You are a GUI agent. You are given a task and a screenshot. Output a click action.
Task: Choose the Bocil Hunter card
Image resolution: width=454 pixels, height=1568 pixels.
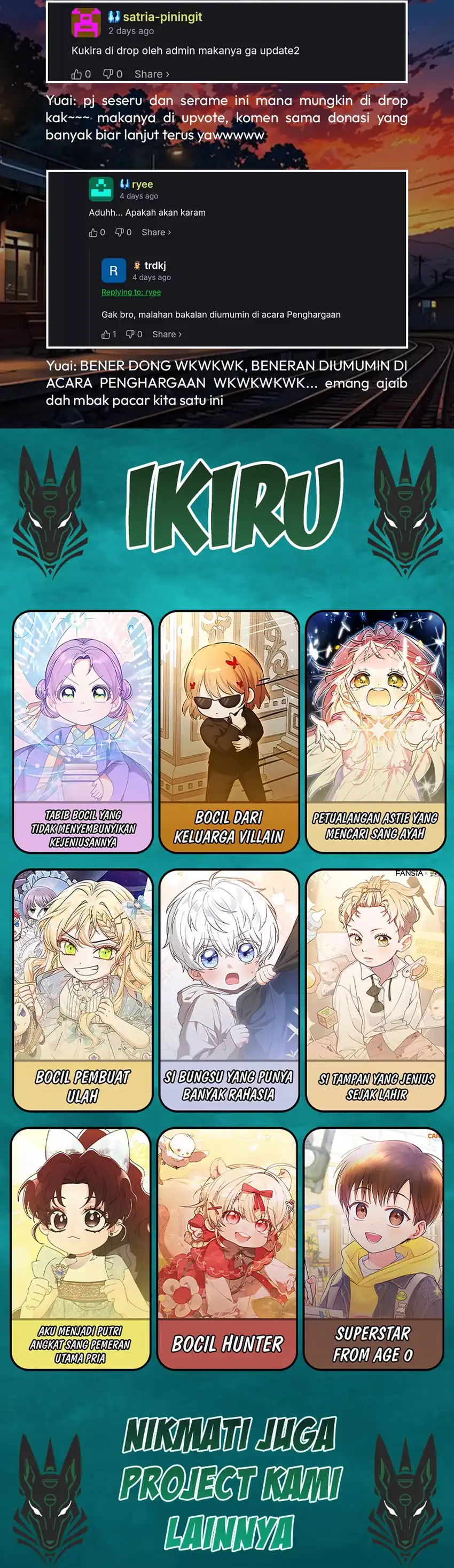(x=226, y=1248)
